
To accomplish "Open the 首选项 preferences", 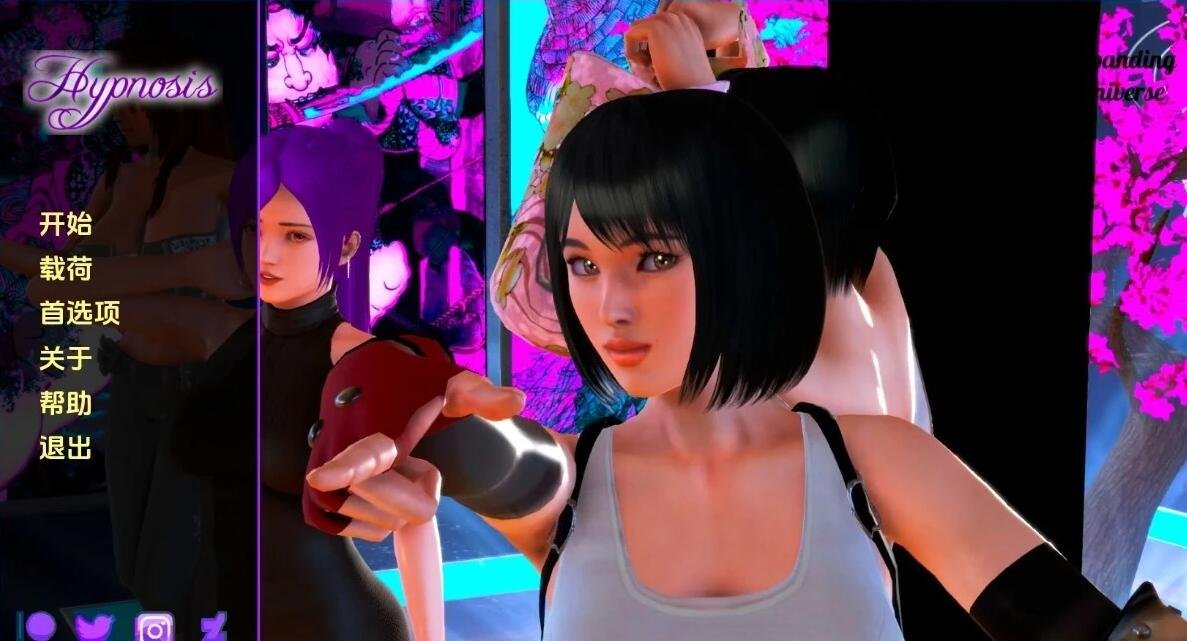I will 79,313.
